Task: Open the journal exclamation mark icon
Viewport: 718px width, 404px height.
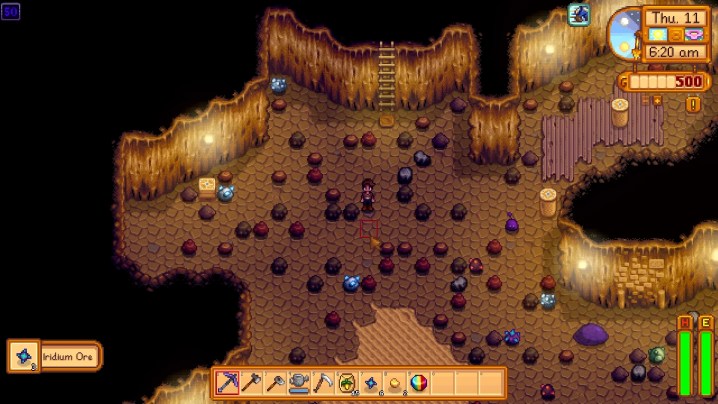Action: click(694, 104)
